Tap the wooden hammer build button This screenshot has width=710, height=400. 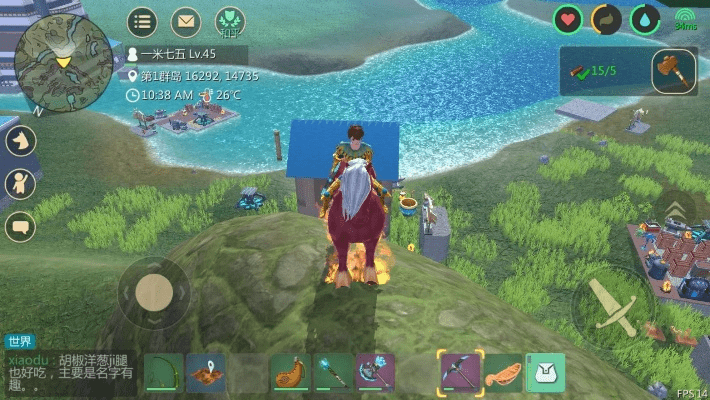tap(673, 71)
